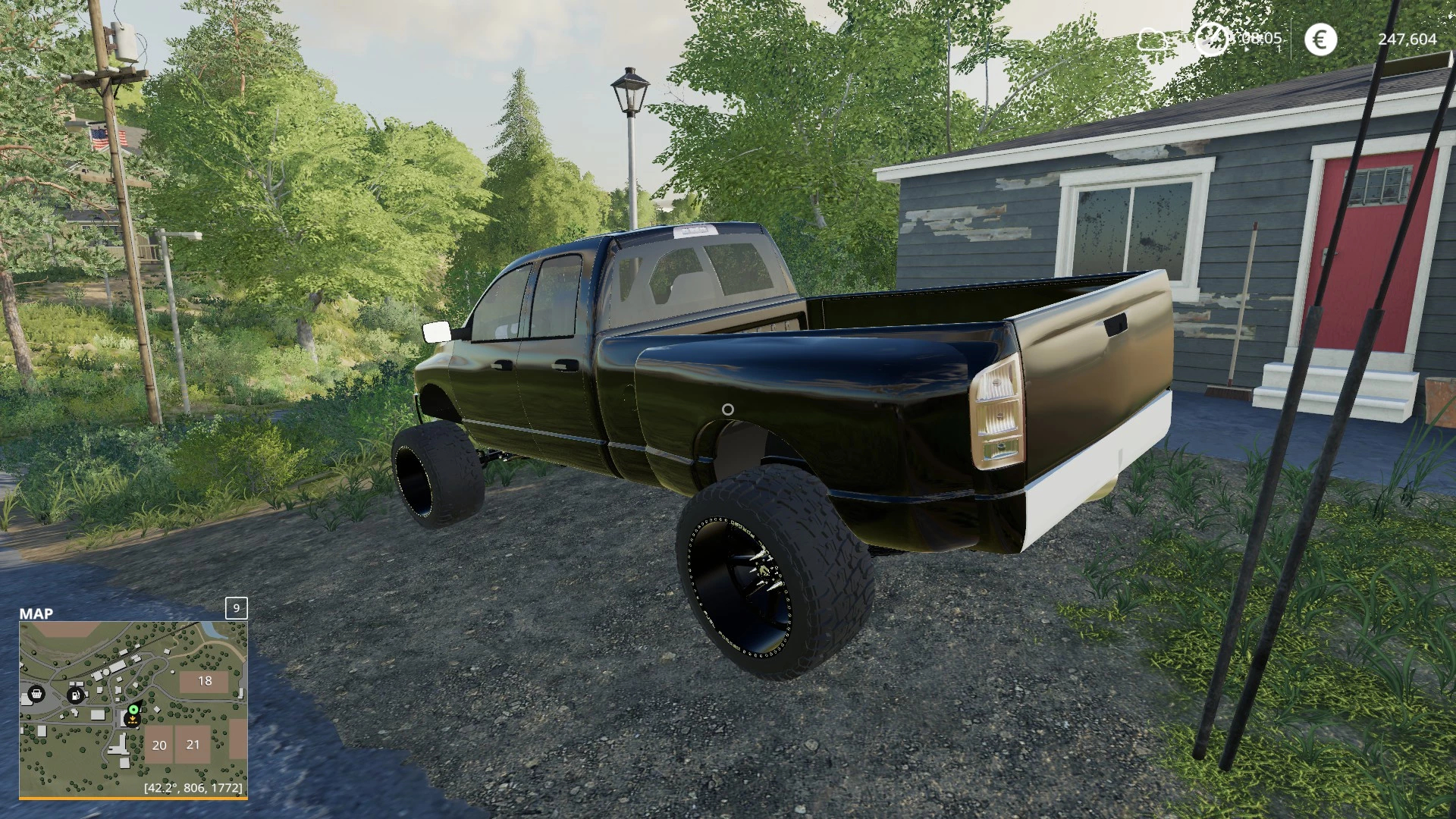Pick field 21 on the minimap
Image resolution: width=1456 pixels, height=819 pixels.
(x=193, y=744)
